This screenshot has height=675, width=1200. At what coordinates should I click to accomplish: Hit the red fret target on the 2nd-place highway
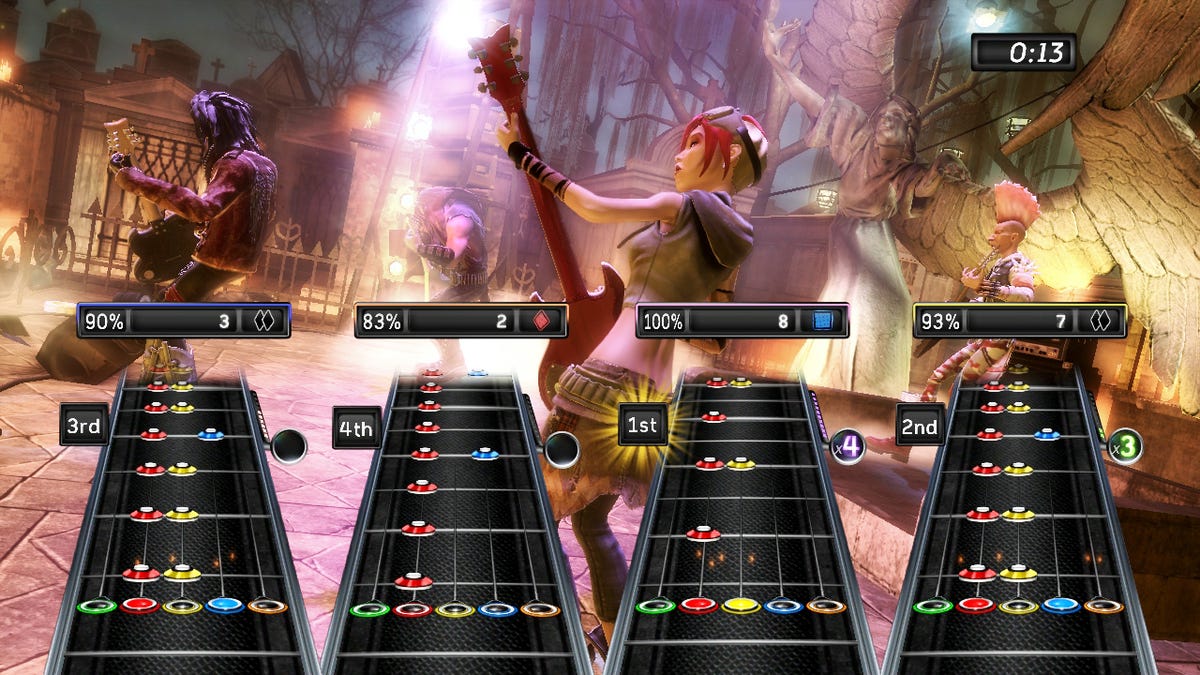point(975,605)
